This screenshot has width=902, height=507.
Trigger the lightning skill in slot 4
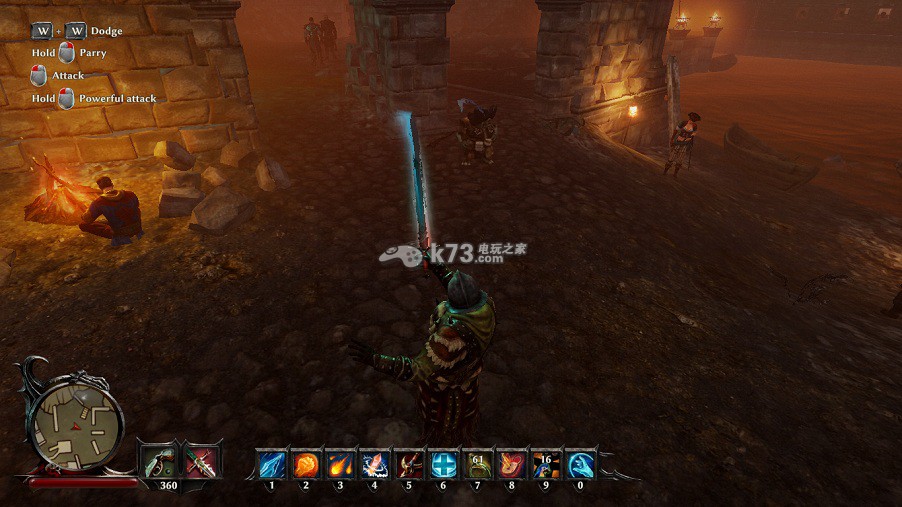click(374, 464)
